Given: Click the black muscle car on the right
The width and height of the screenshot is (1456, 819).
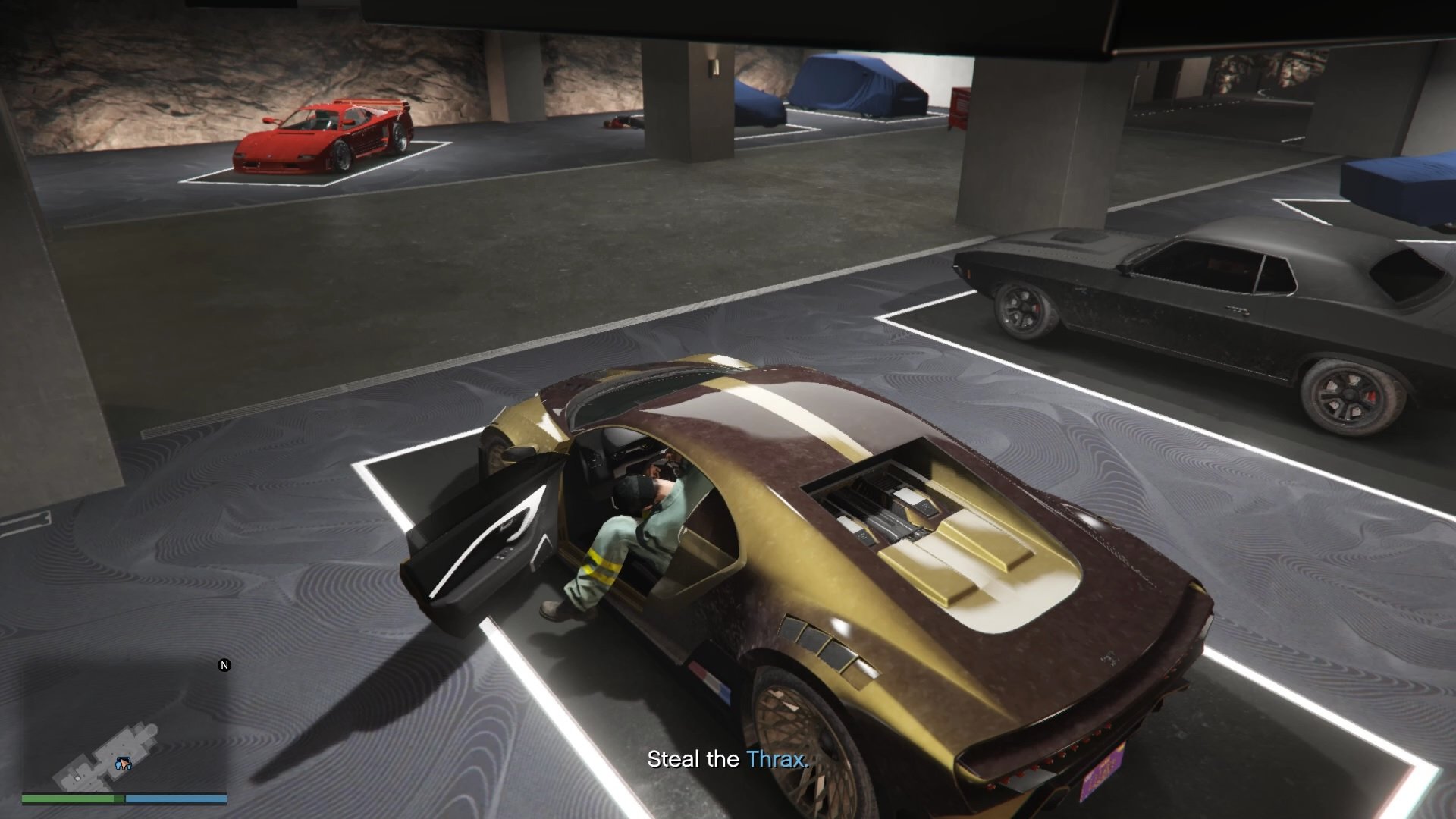Looking at the screenshot, I should pos(1213,303).
